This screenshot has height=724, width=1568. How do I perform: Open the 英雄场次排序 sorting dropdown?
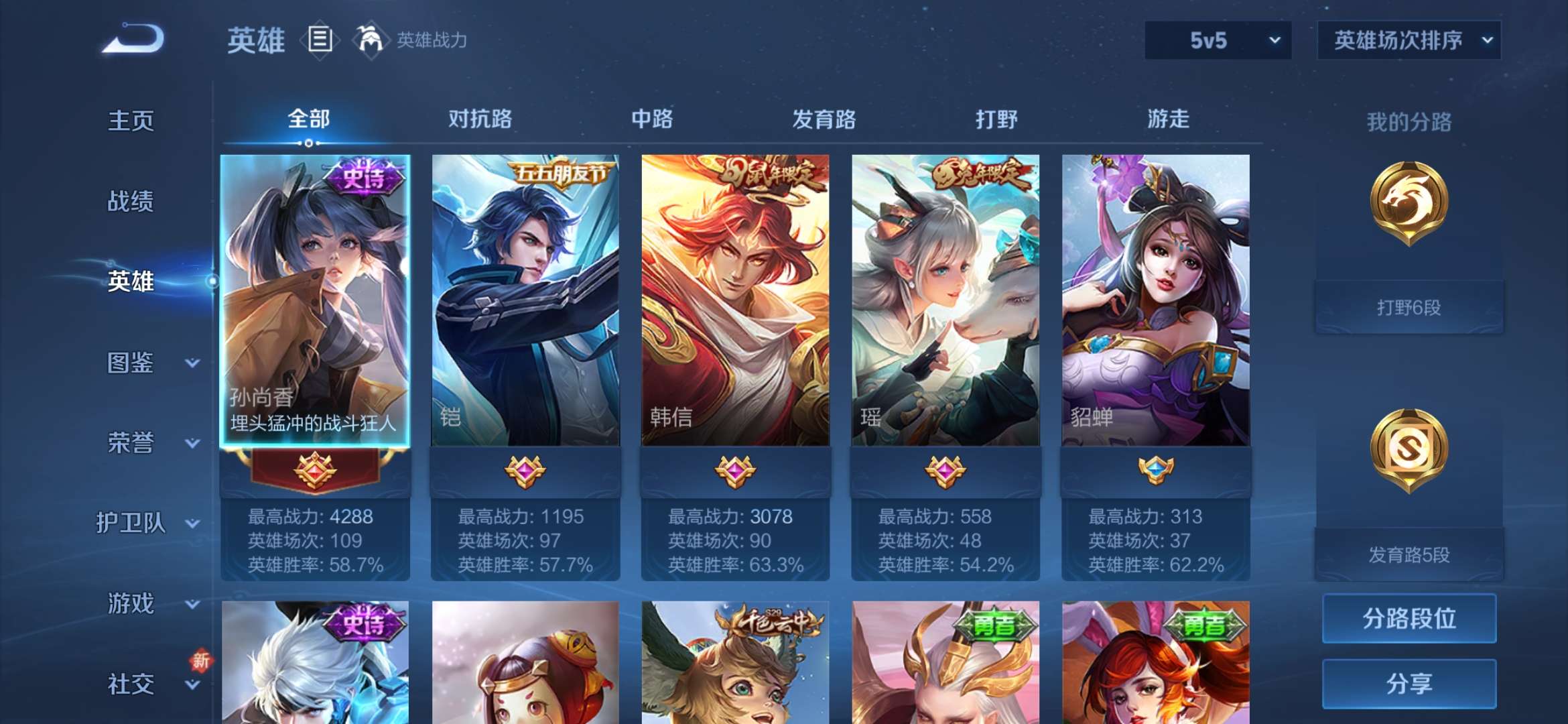coord(1407,42)
